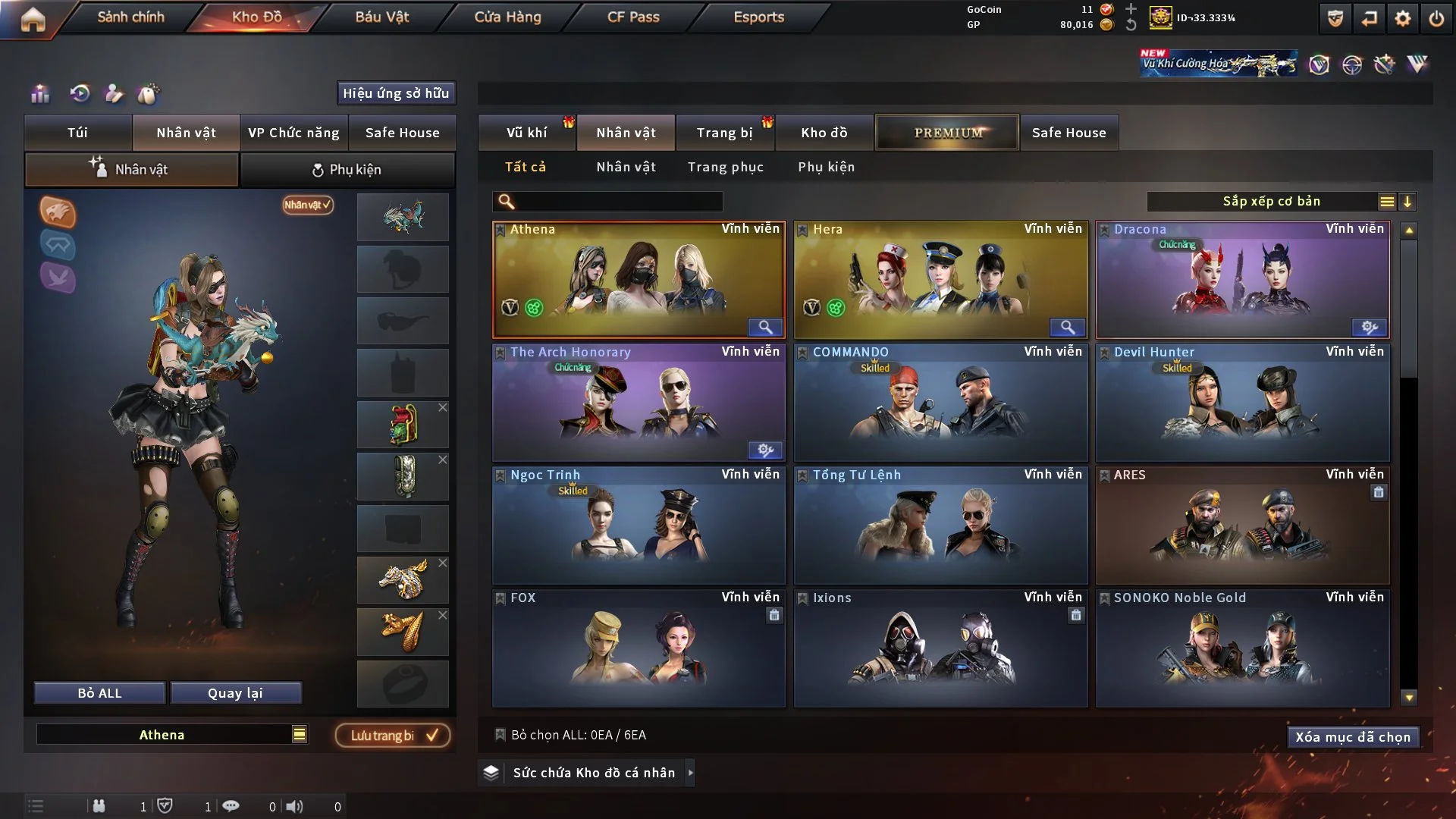
Task: Choose the Hera character card
Action: [940, 279]
